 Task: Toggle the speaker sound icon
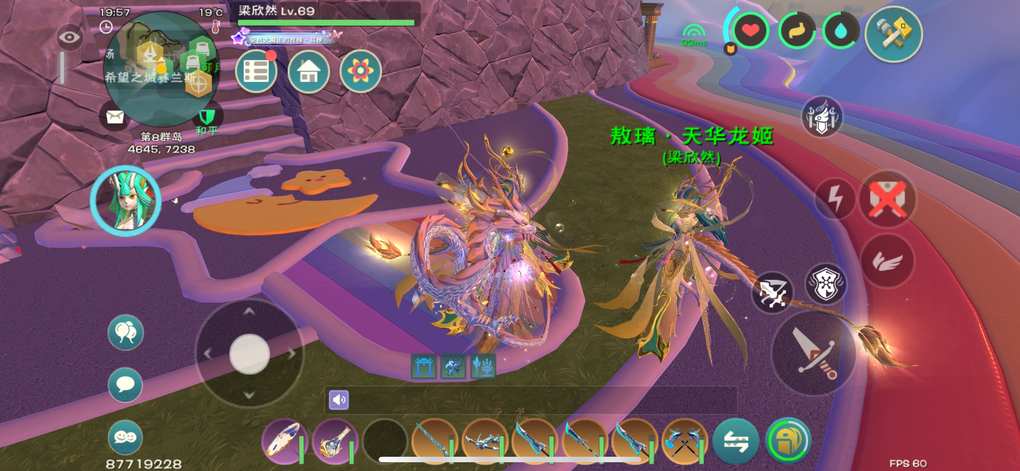point(339,400)
